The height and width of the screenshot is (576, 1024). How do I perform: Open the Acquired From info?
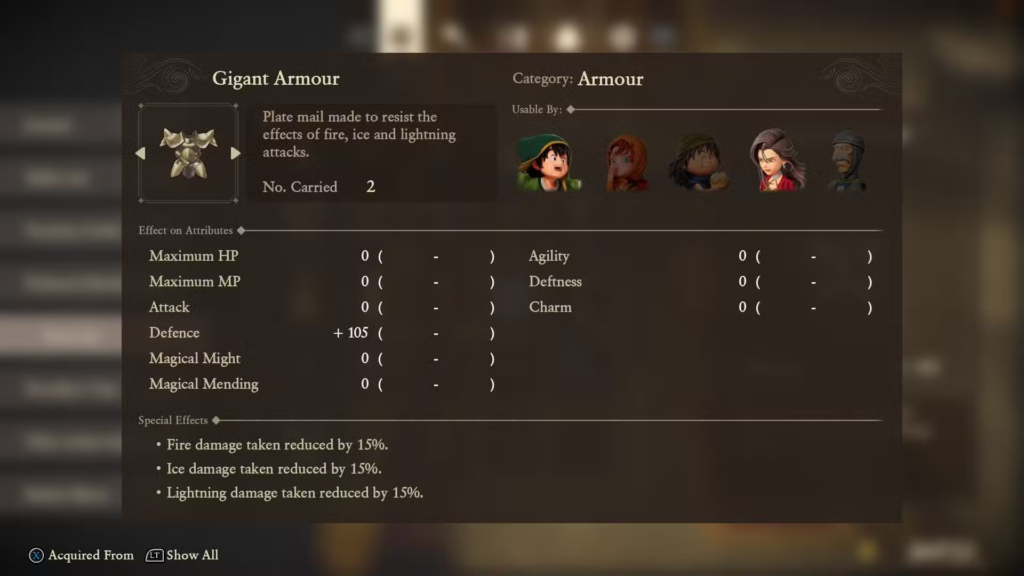(x=80, y=555)
